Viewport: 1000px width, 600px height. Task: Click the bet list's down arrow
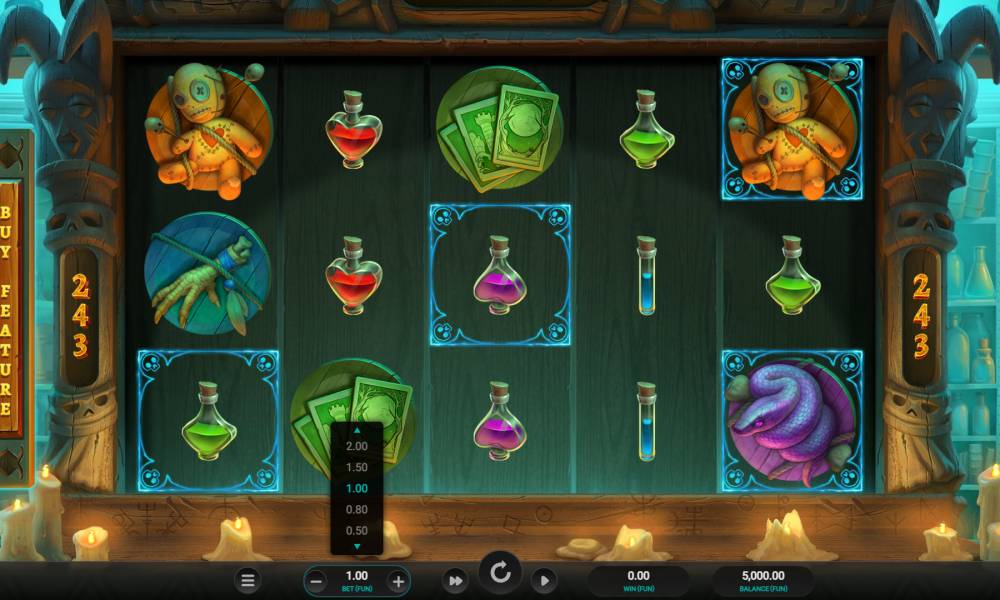(356, 546)
